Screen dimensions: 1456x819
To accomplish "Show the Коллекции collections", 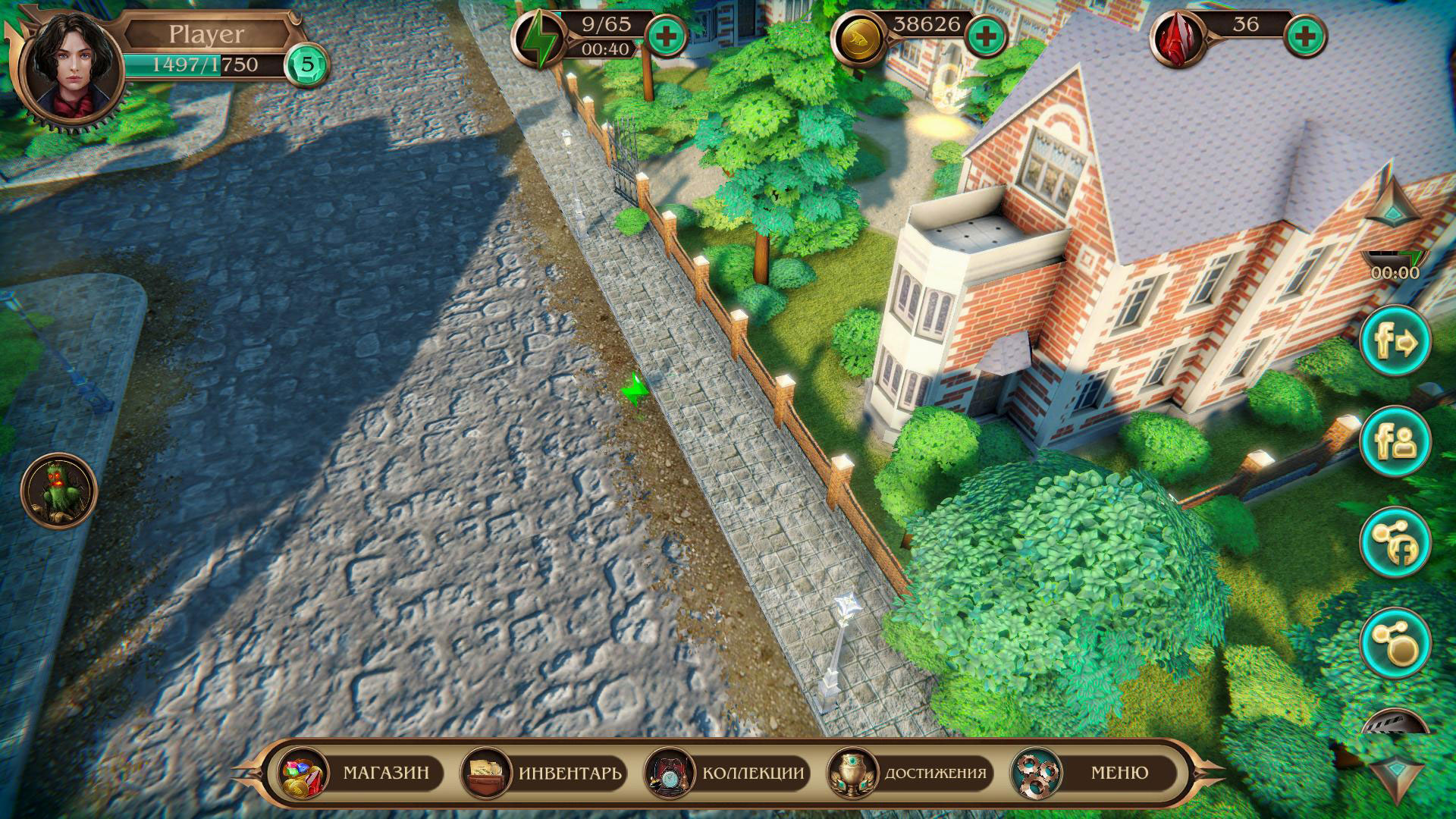I will [x=726, y=773].
